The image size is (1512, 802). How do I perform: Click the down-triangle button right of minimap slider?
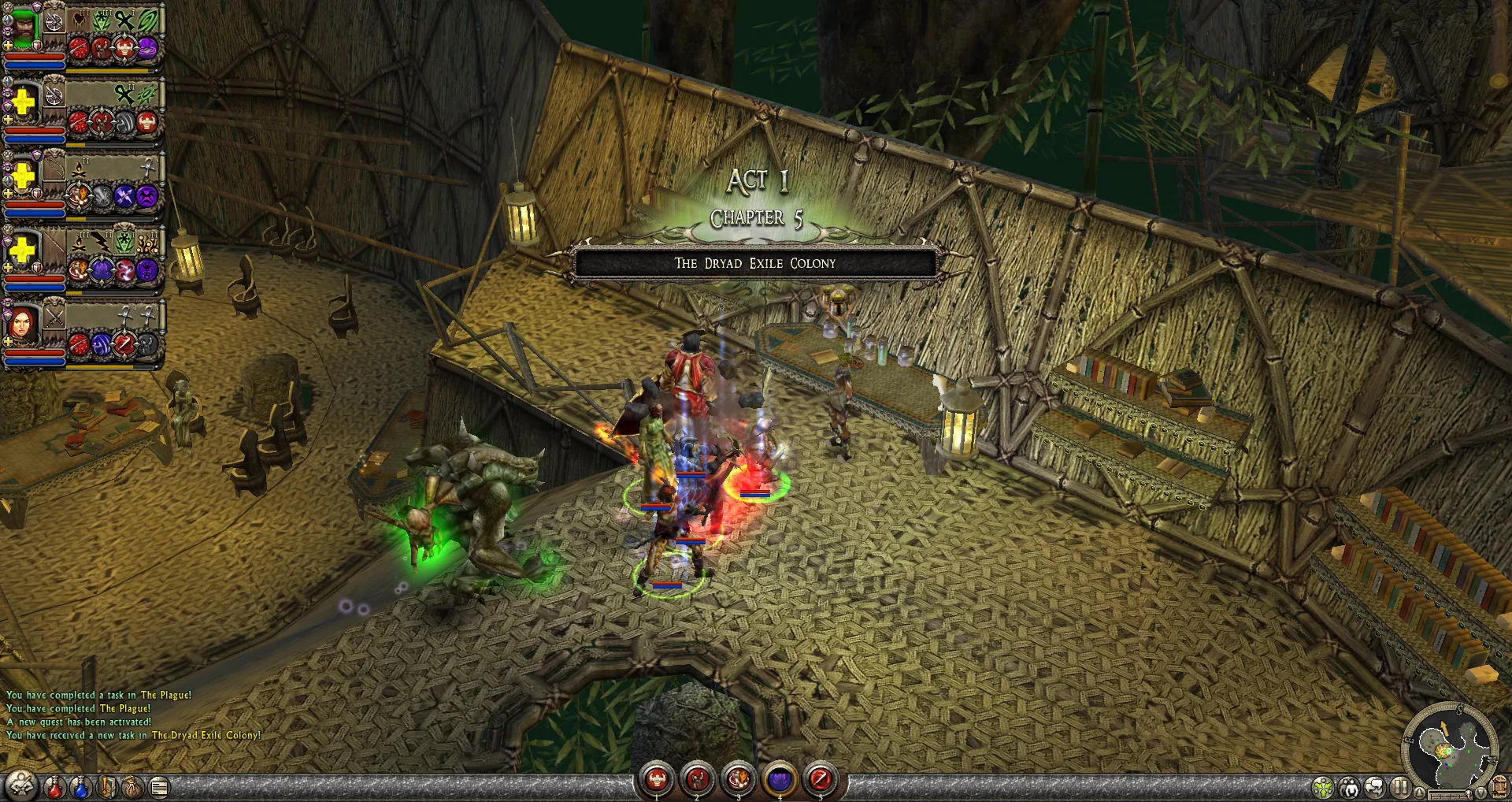click(1480, 792)
